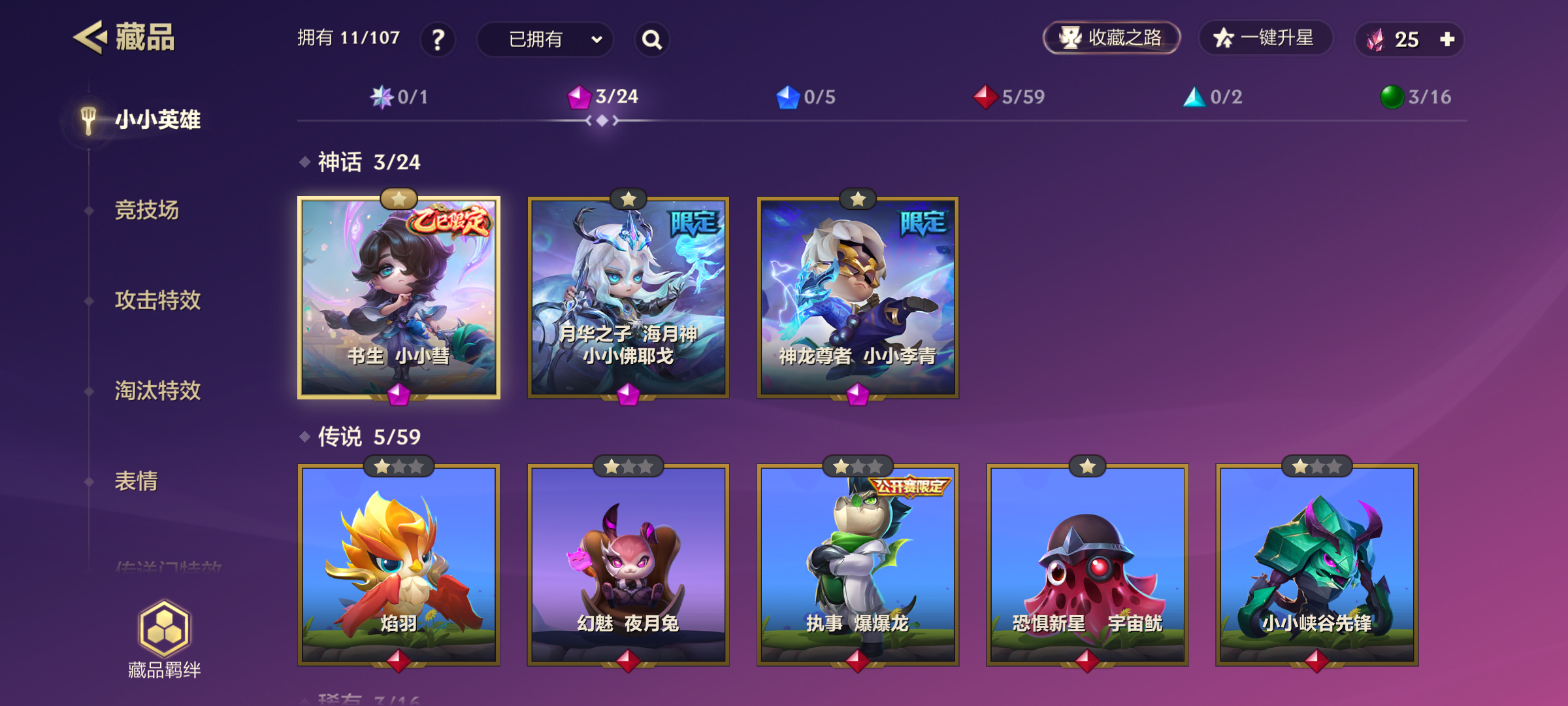Screen dimensions: 1568x706
Task: Select the 焰羽 little legend card
Action: [x=399, y=565]
